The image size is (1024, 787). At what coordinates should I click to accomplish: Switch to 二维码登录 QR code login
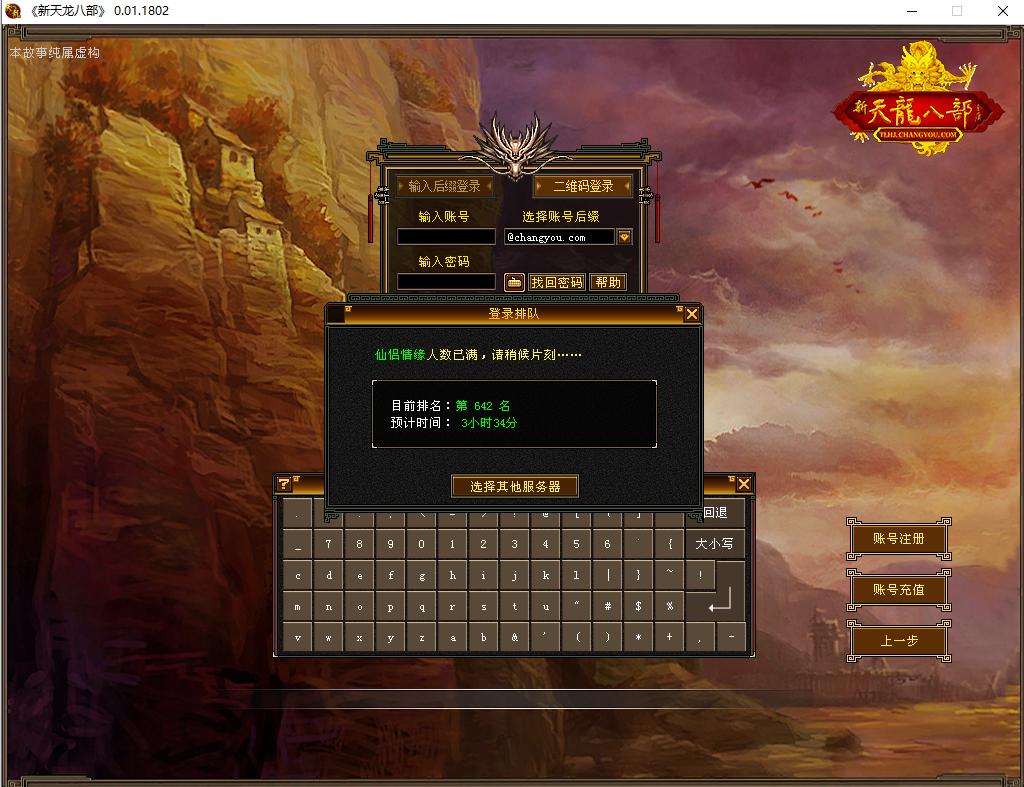pyautogui.click(x=583, y=186)
